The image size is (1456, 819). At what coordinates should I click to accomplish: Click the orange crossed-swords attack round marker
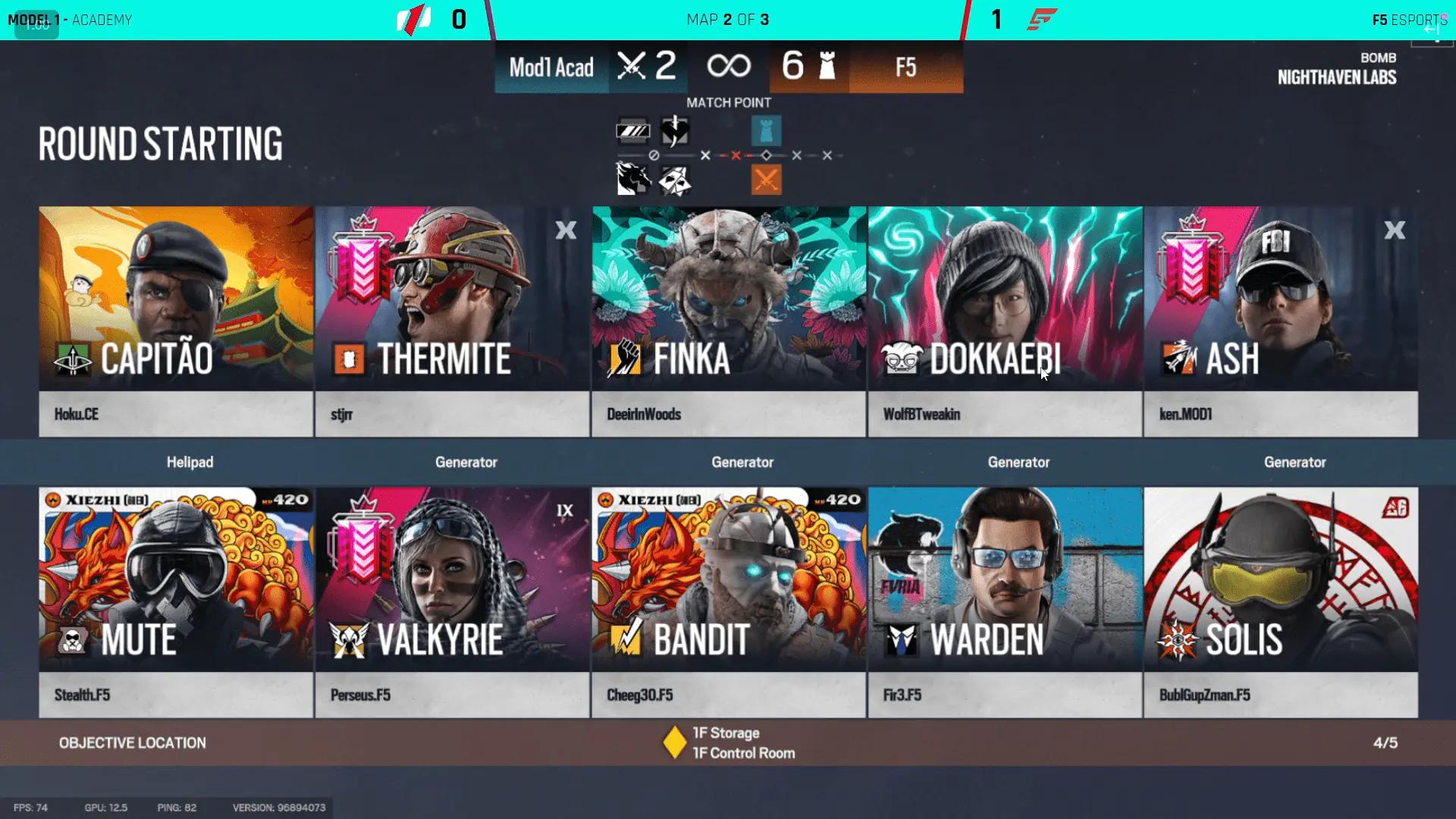(x=766, y=180)
